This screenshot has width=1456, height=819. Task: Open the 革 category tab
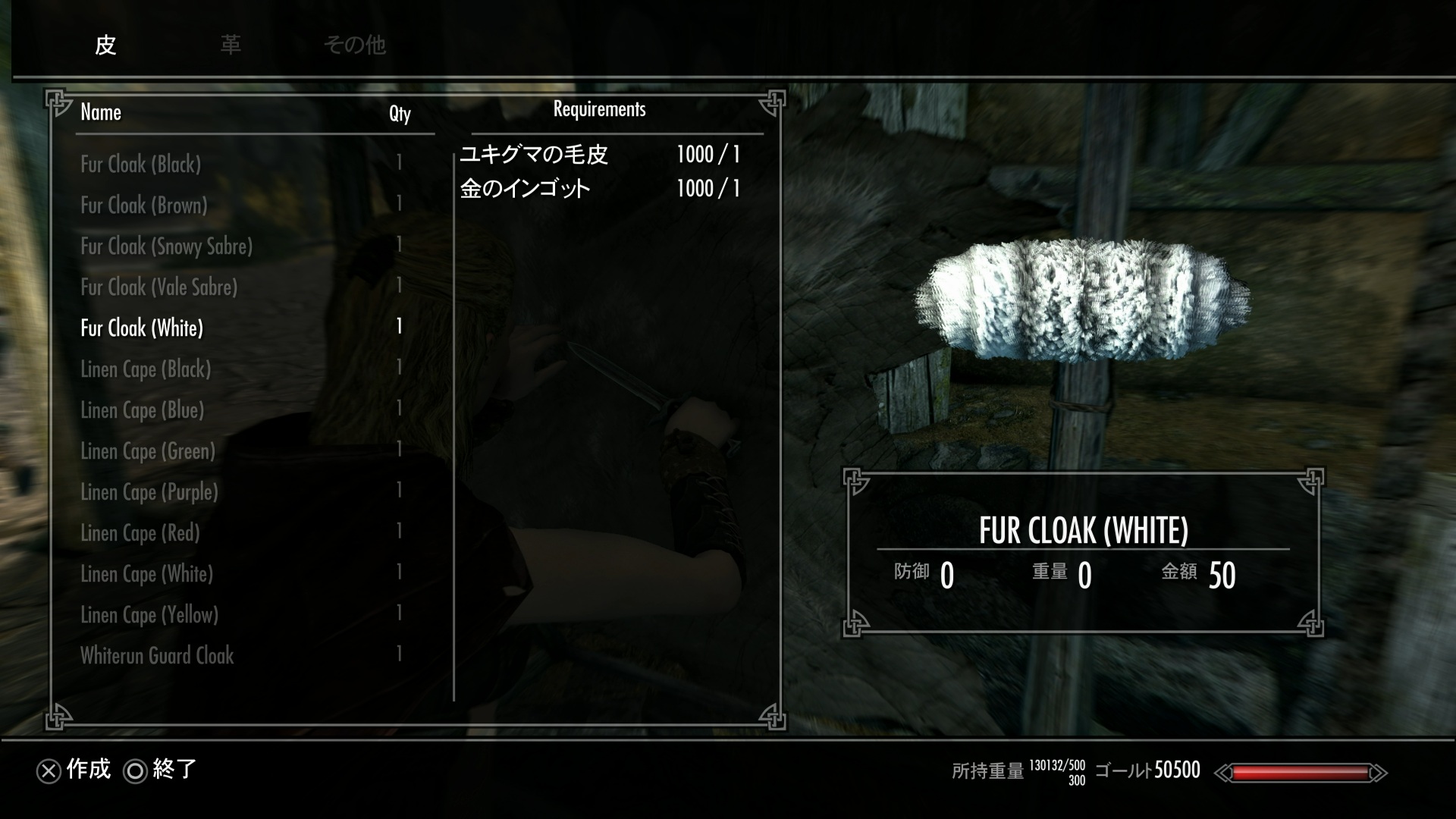click(x=231, y=45)
